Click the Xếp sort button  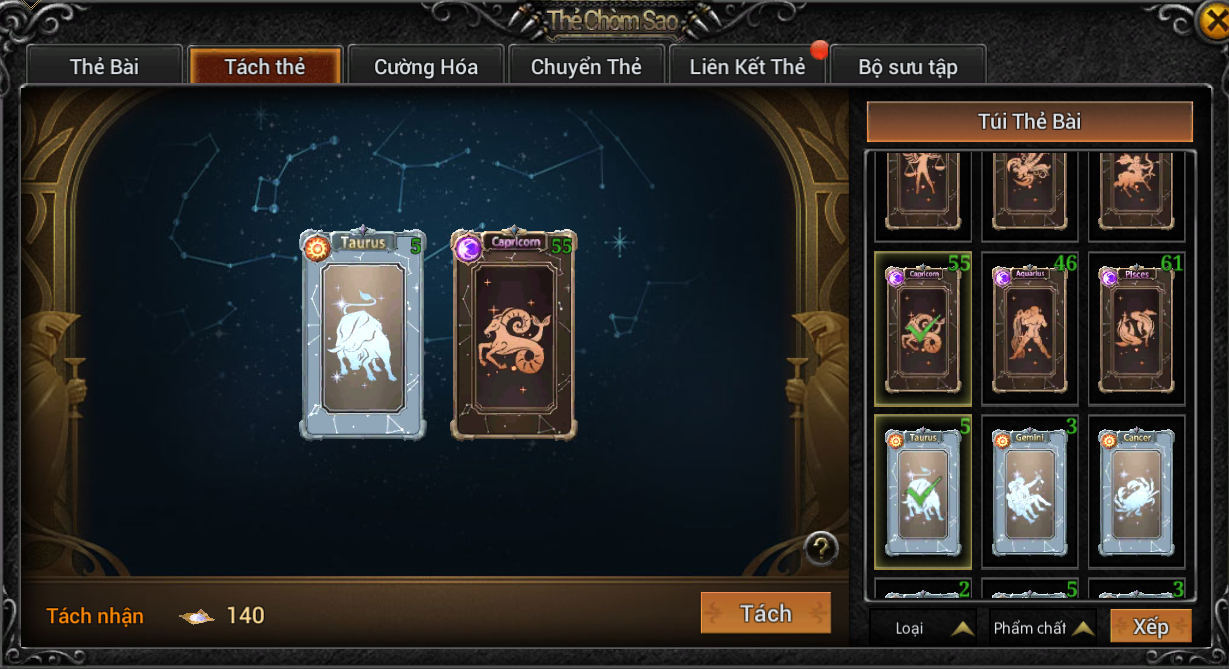[x=1151, y=627]
